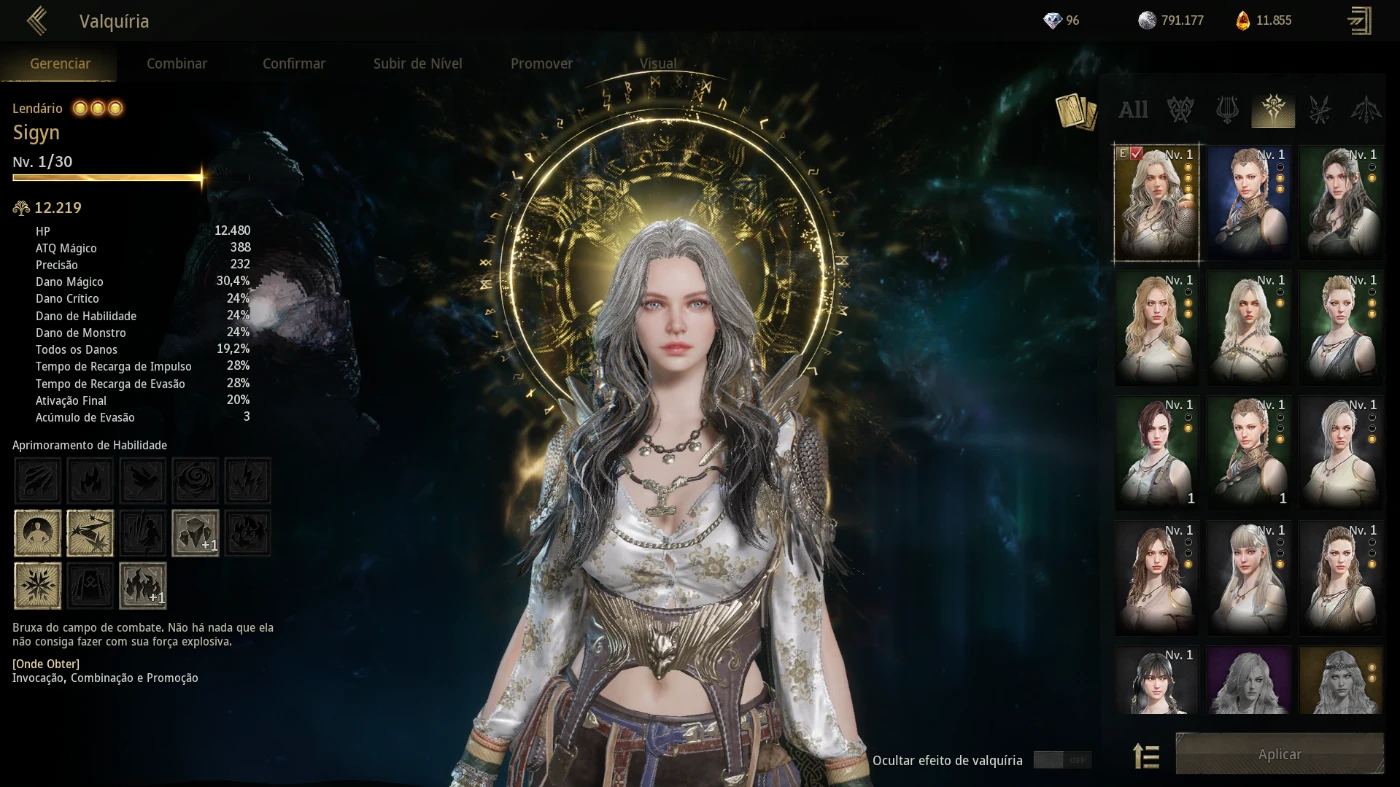Select the starburst skill enhancement icon

[37, 585]
